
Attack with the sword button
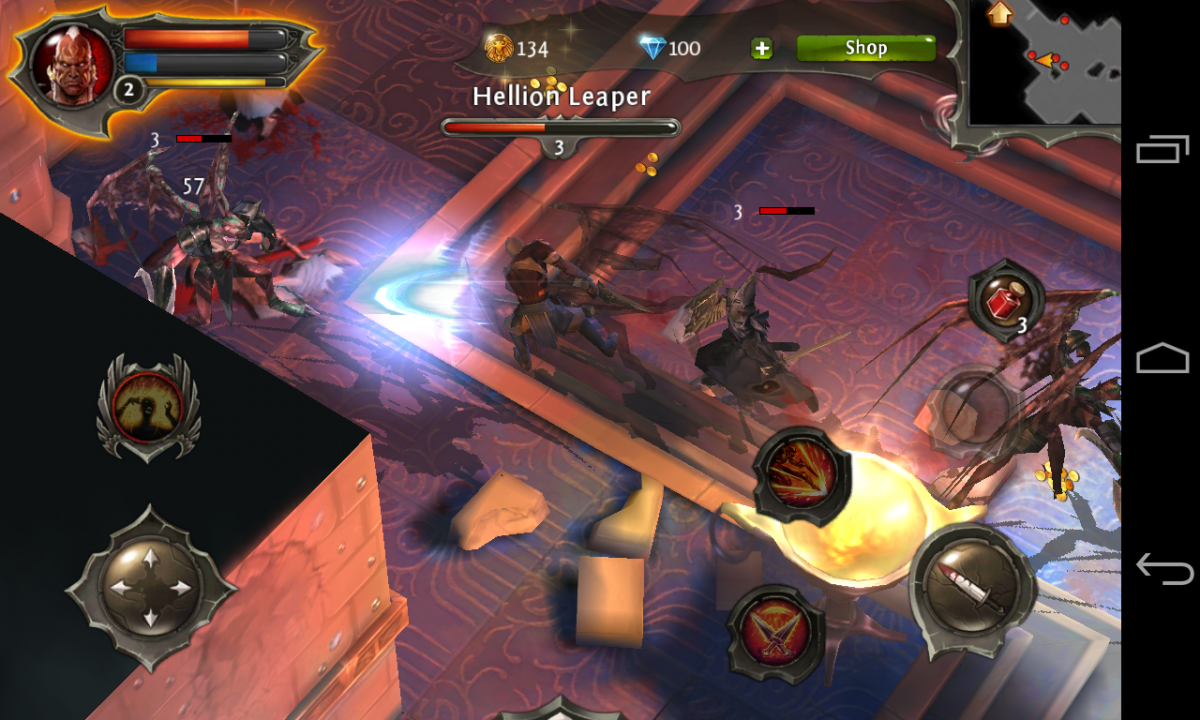pyautogui.click(x=971, y=587)
